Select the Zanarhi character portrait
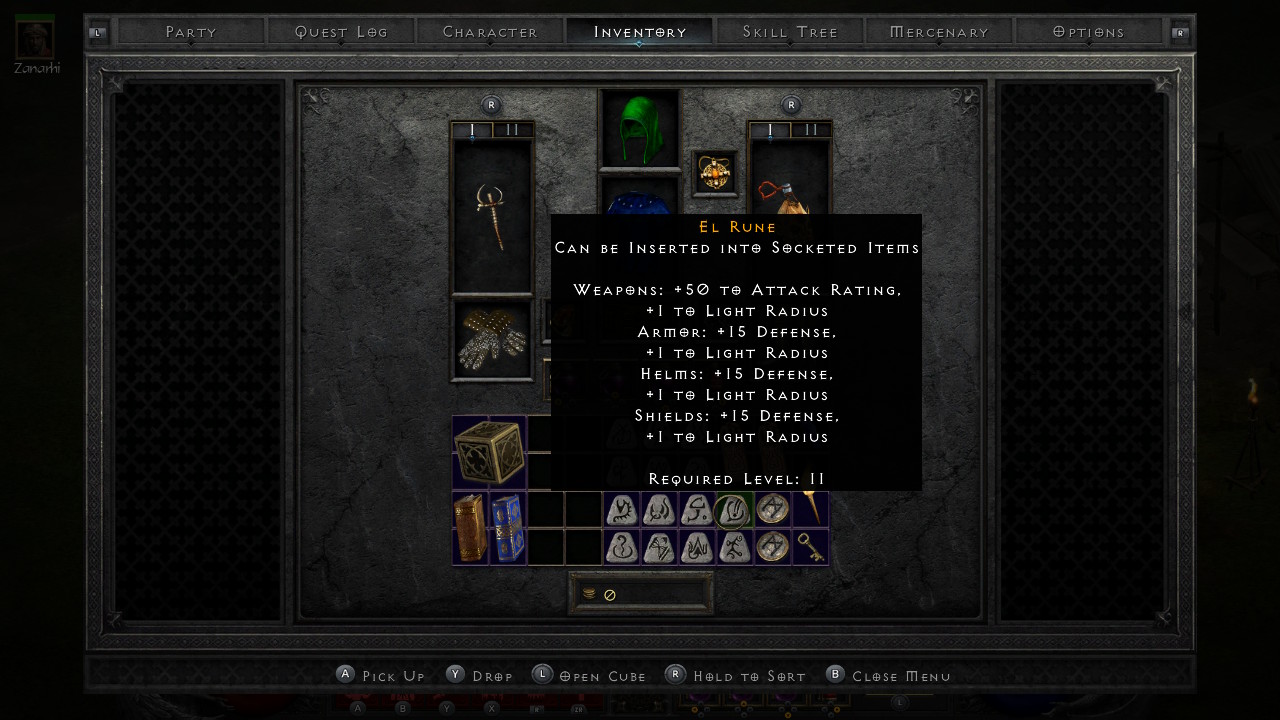The height and width of the screenshot is (720, 1280). (x=35, y=38)
